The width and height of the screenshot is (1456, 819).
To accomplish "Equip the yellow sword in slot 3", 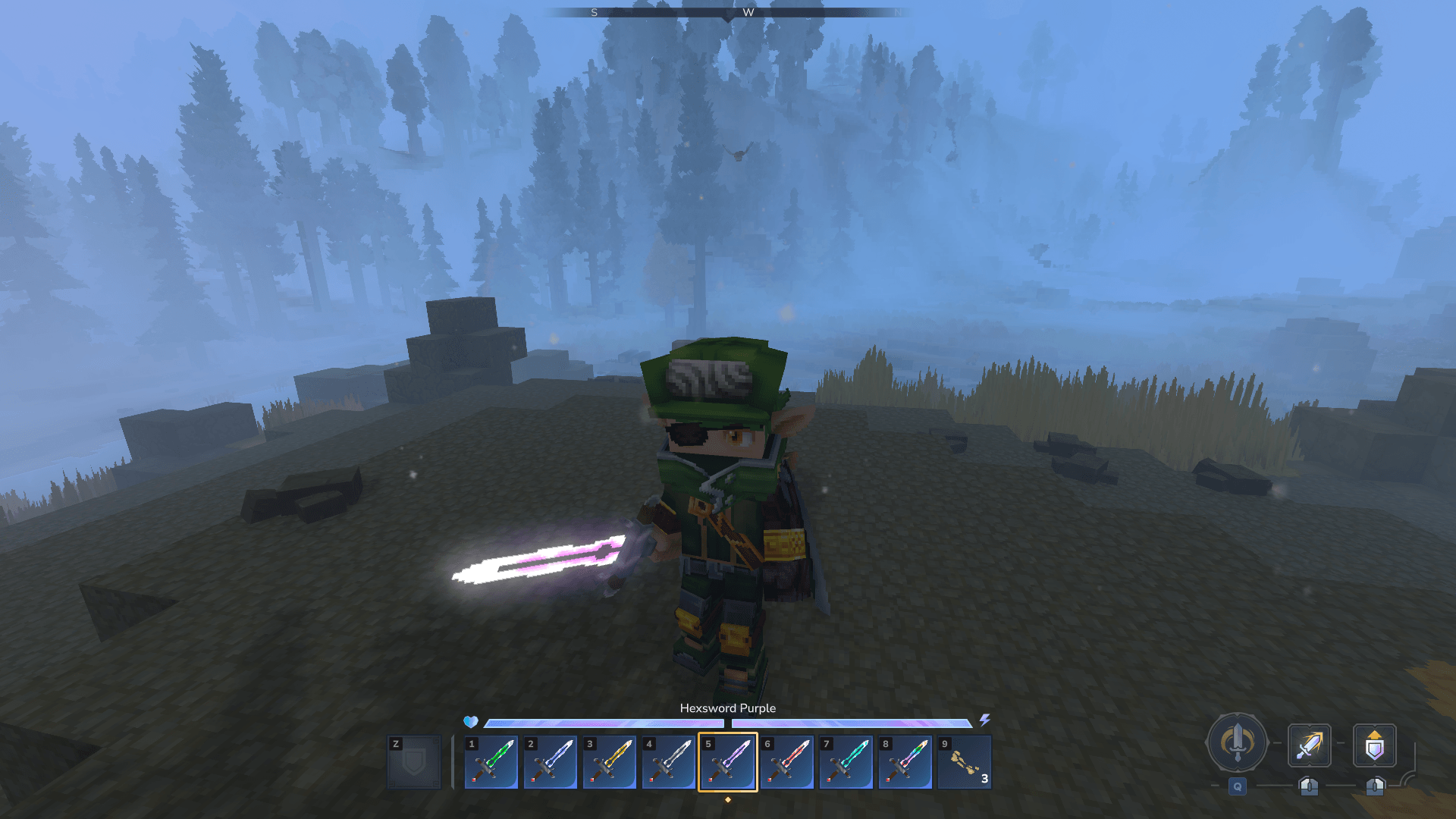I will tap(609, 762).
